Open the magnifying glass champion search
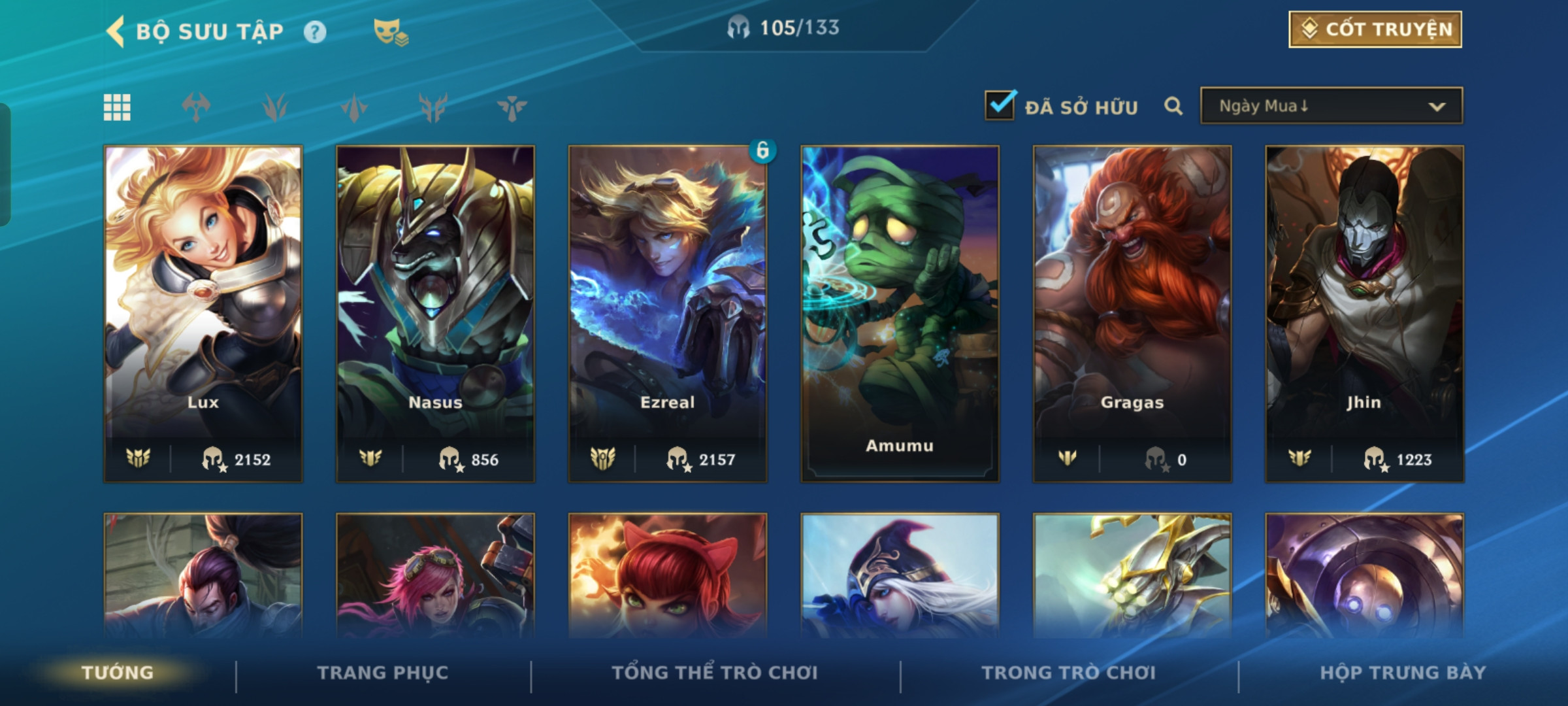Image resolution: width=1568 pixels, height=706 pixels. click(x=1173, y=107)
